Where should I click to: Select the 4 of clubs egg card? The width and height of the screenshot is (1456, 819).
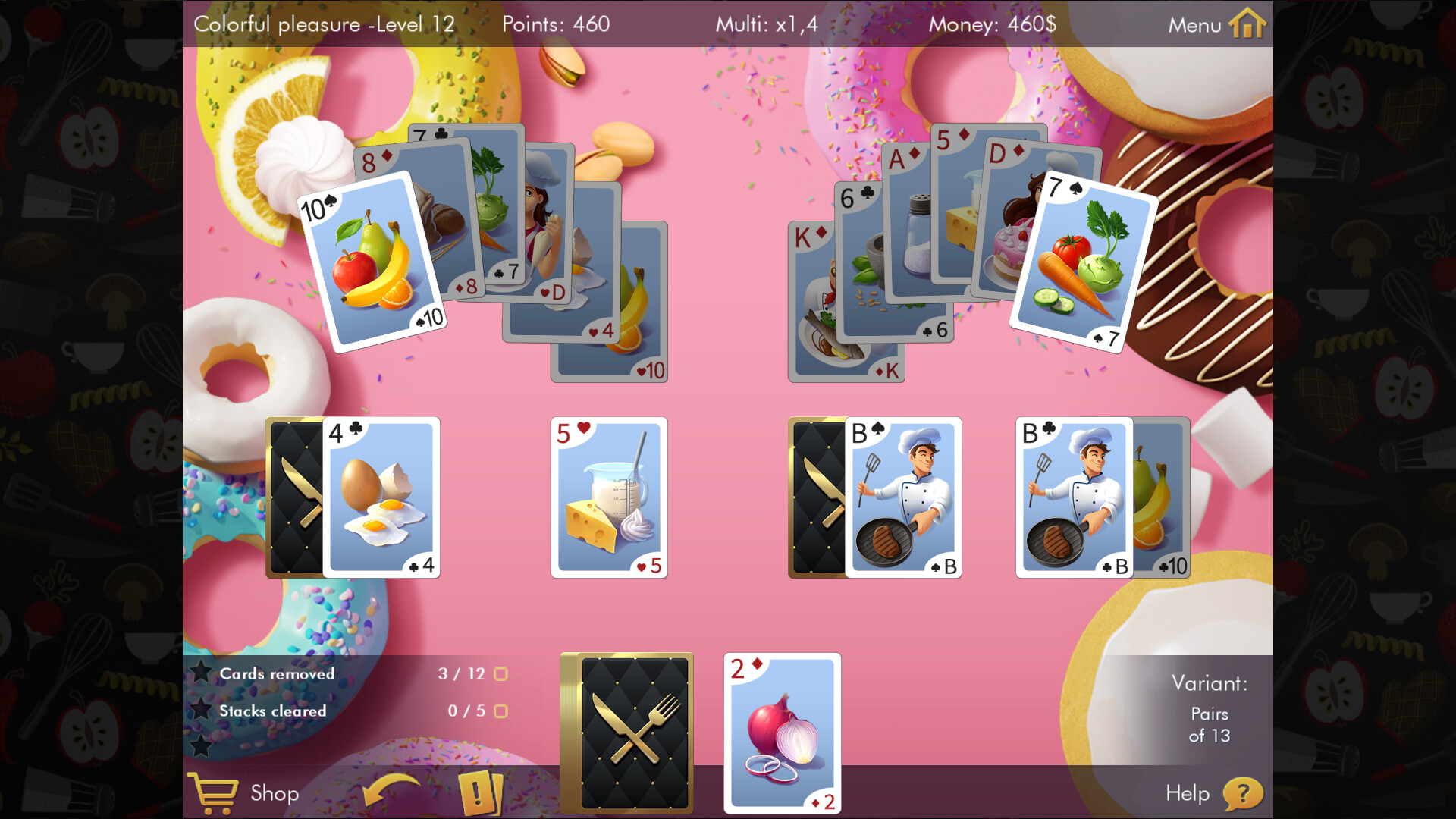tap(383, 497)
